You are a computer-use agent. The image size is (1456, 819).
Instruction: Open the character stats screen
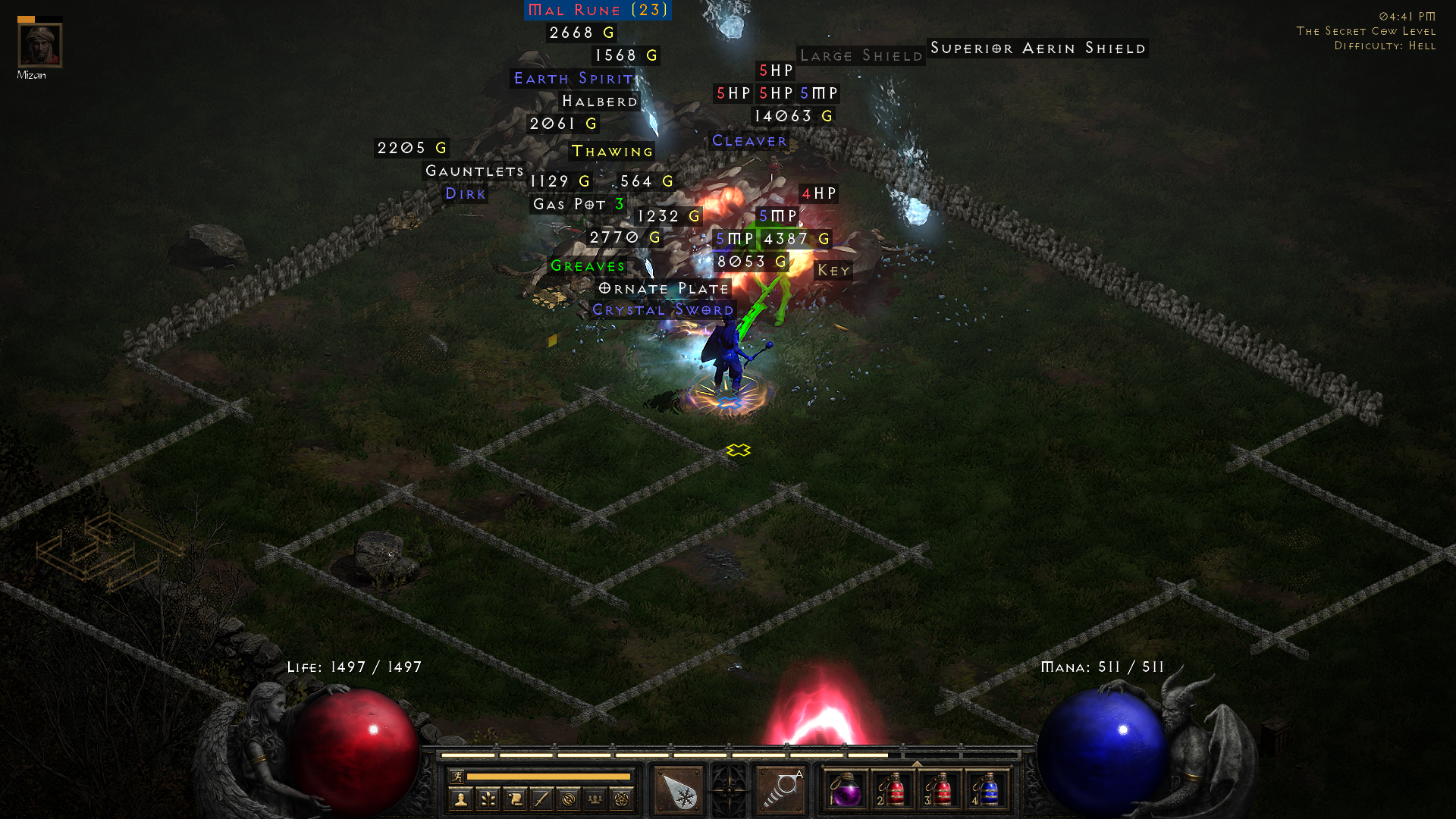(x=460, y=798)
